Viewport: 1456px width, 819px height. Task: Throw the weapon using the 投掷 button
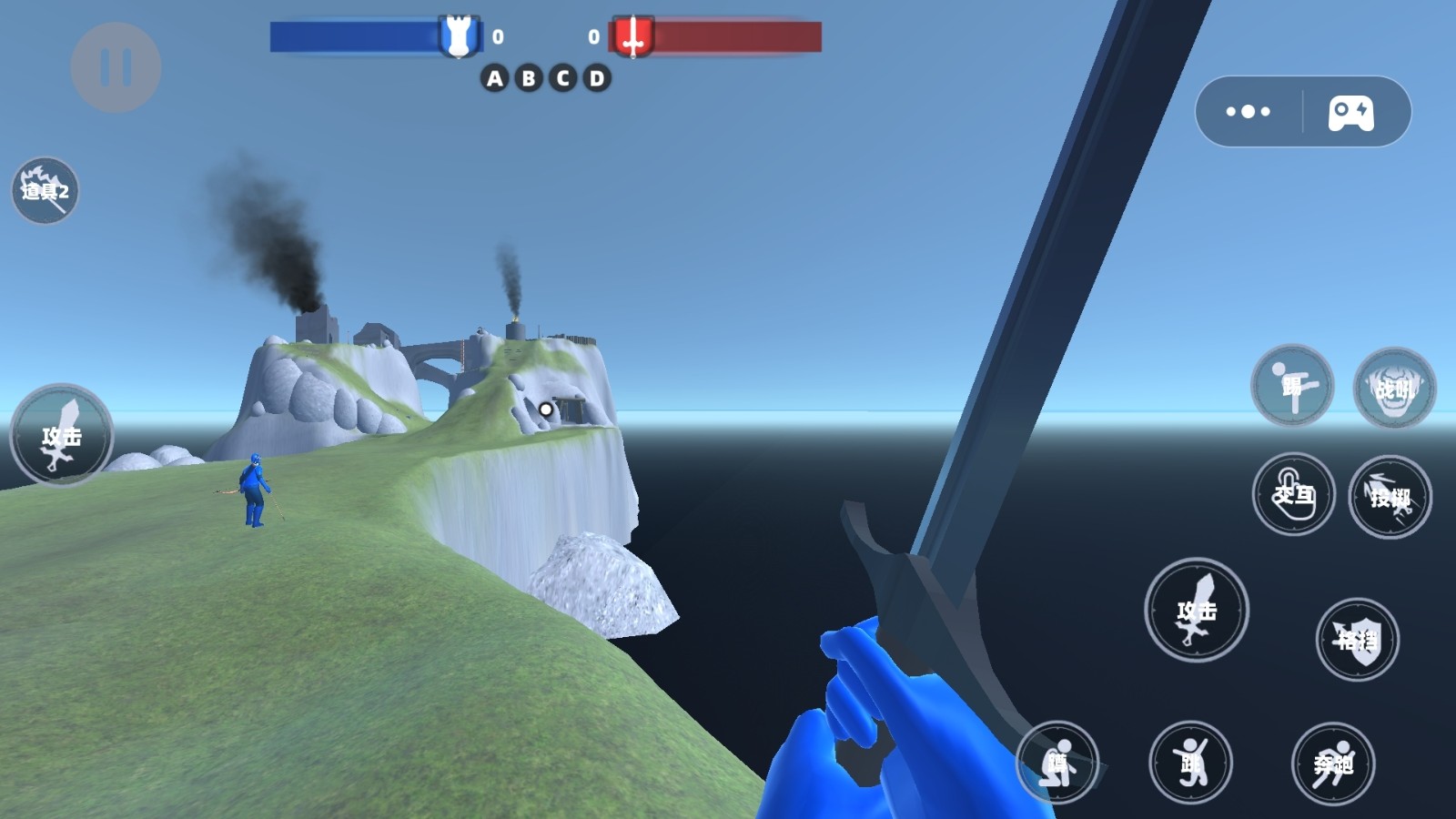pyautogui.click(x=1390, y=497)
